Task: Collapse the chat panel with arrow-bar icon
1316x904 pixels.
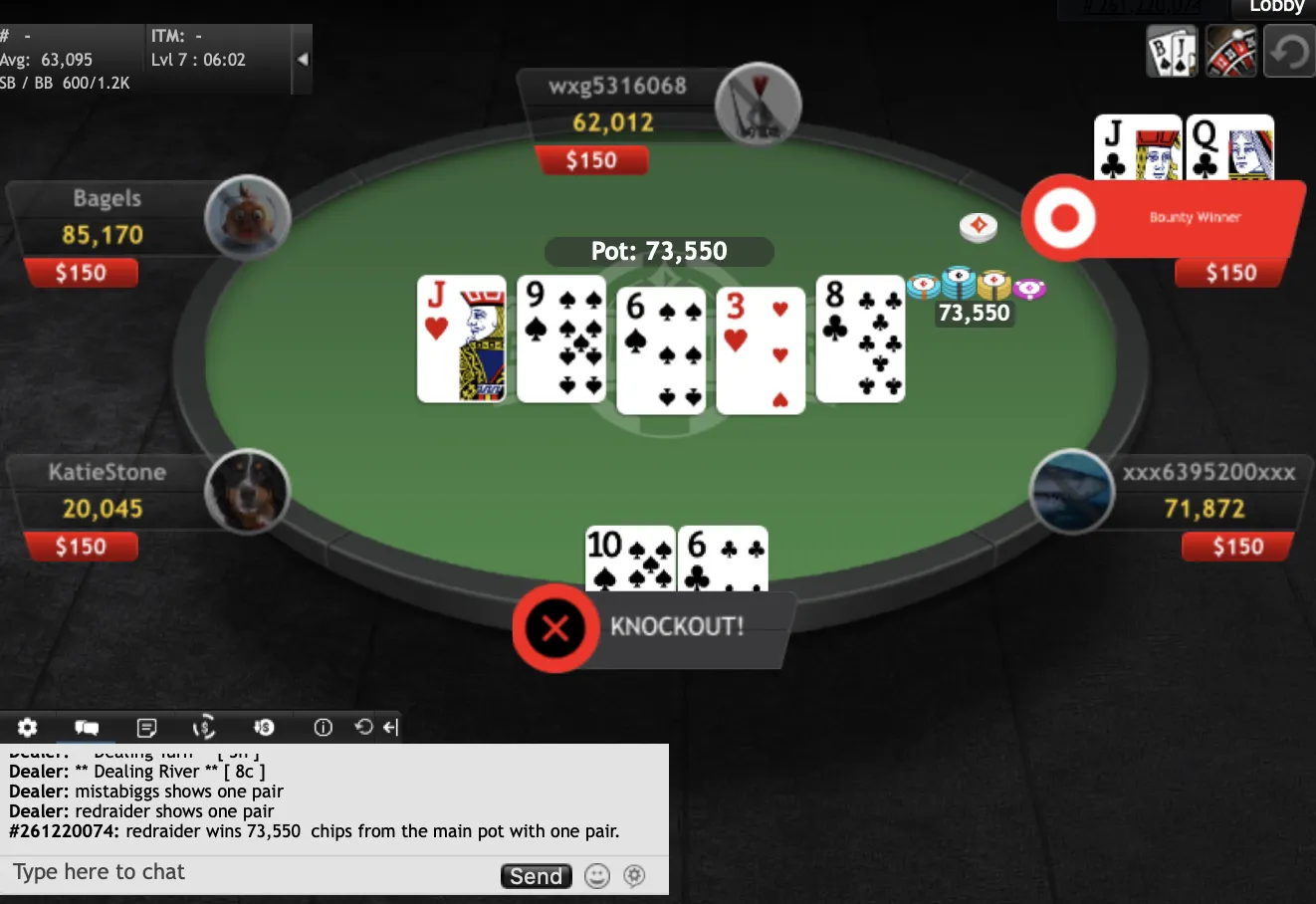Action: pyautogui.click(x=391, y=727)
